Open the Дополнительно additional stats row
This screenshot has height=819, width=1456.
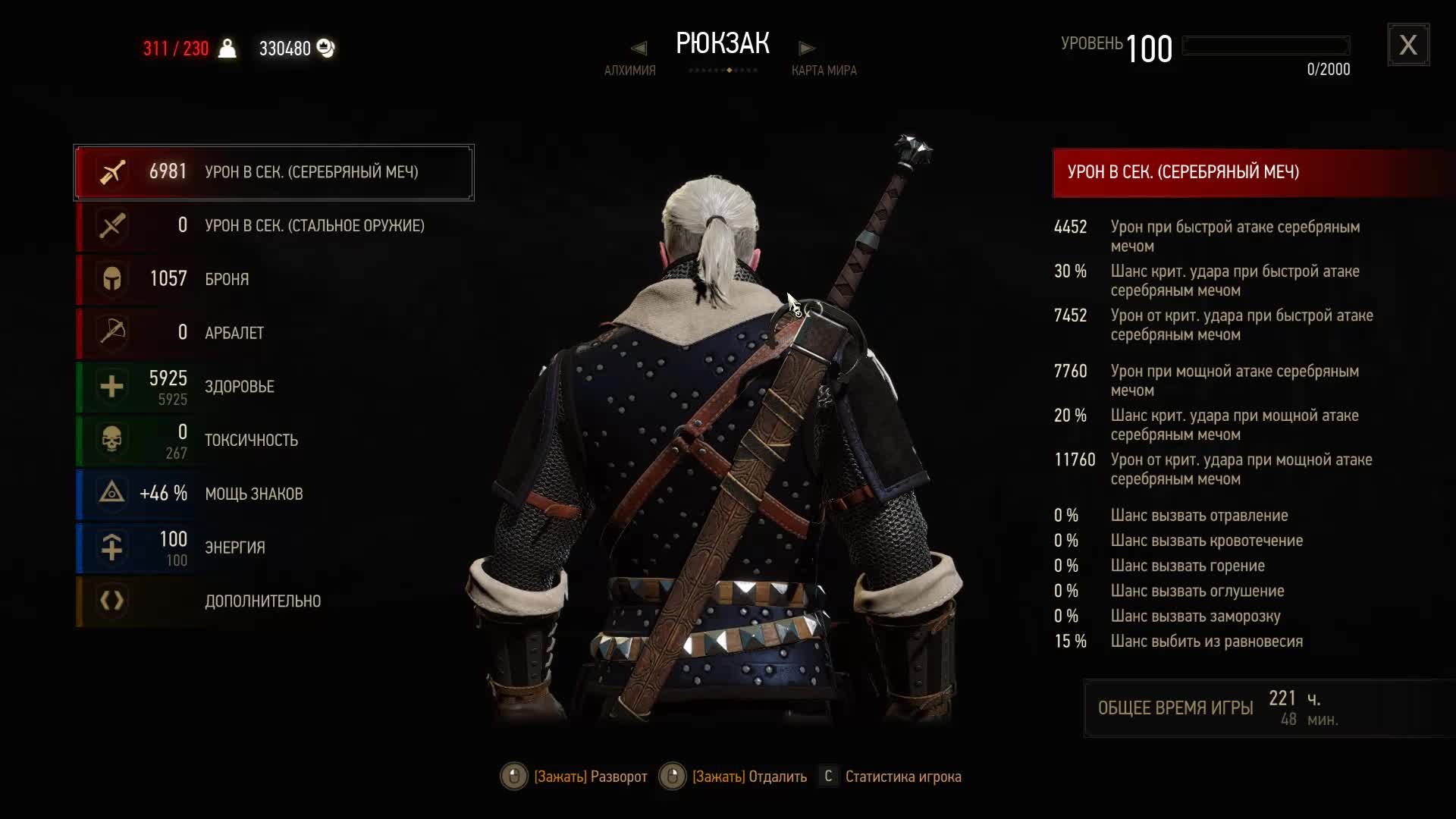[274, 601]
